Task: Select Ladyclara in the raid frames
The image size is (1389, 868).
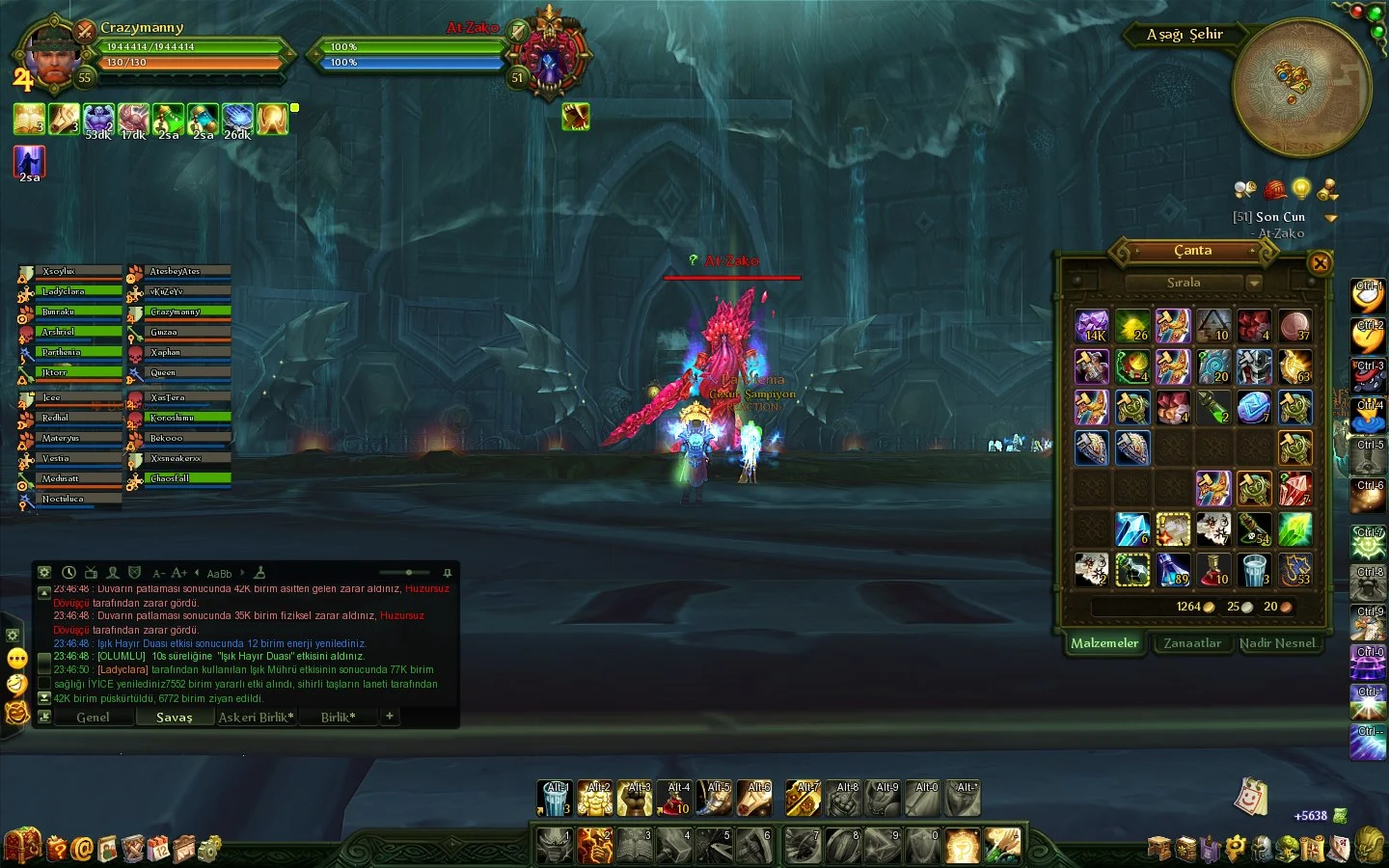Action: (x=80, y=291)
